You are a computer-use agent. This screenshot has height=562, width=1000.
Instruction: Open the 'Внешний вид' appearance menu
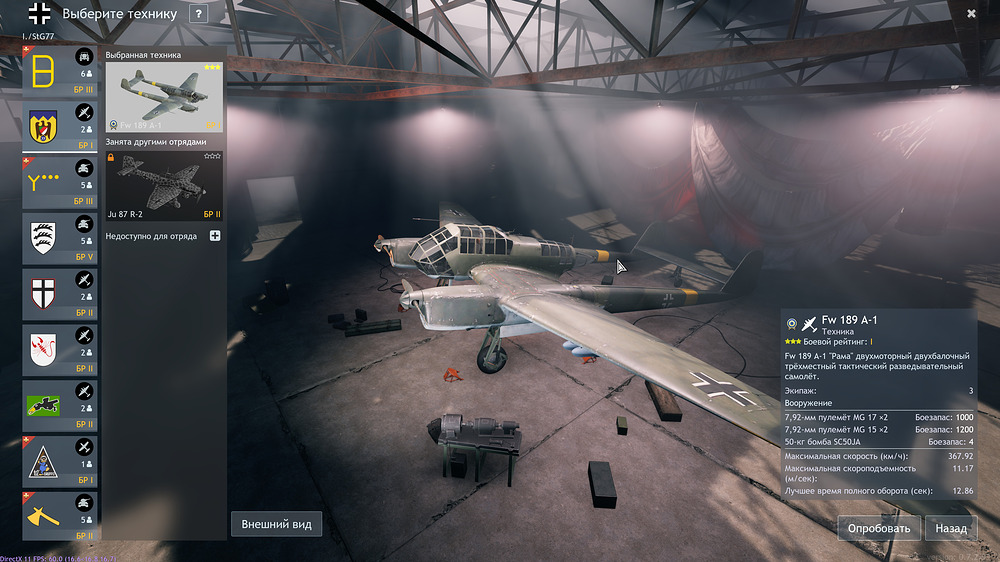coord(278,524)
